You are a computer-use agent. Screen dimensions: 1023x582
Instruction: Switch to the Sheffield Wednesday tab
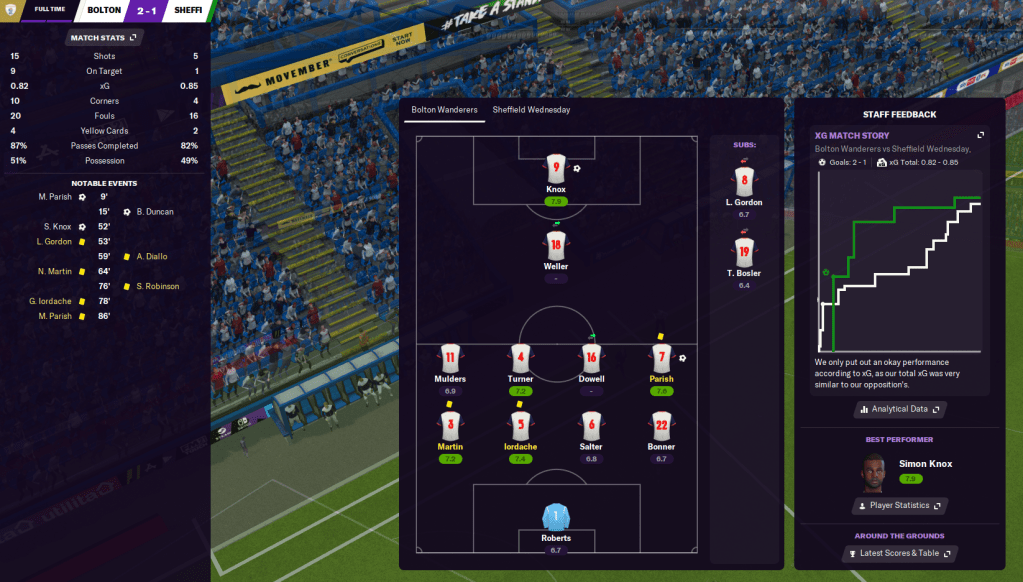pos(531,110)
